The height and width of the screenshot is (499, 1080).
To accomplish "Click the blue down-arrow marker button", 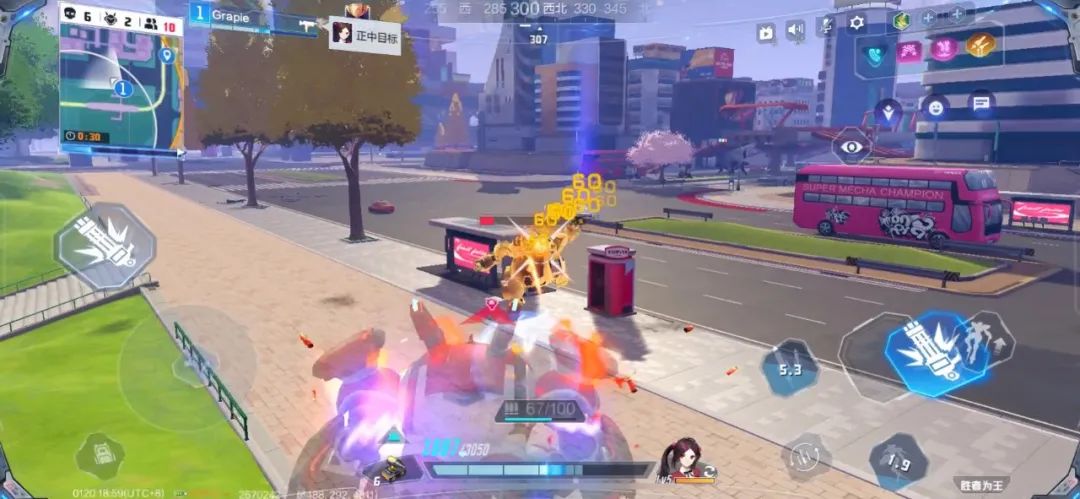I will coord(888,113).
